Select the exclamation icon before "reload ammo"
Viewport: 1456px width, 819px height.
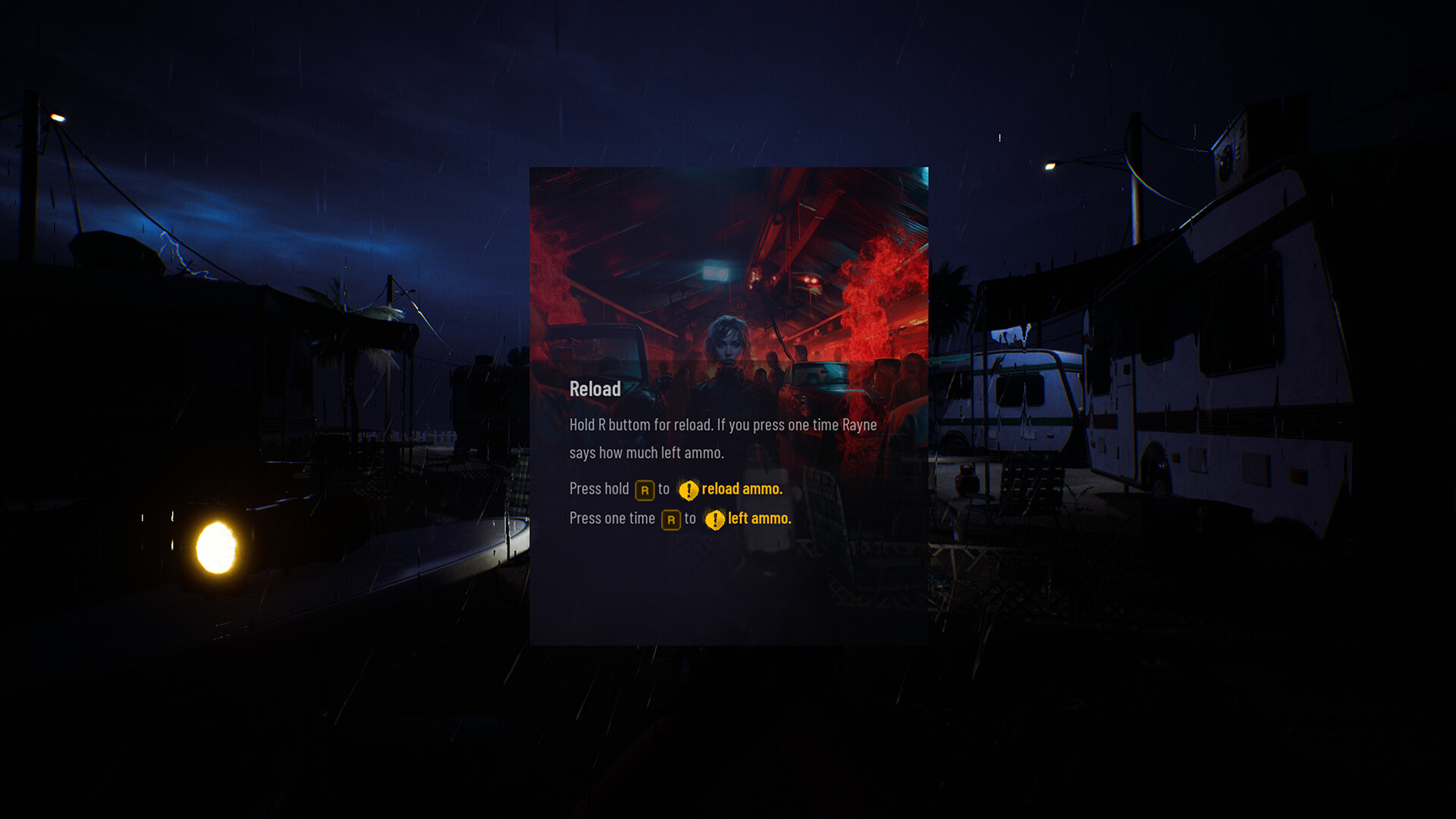(x=688, y=491)
